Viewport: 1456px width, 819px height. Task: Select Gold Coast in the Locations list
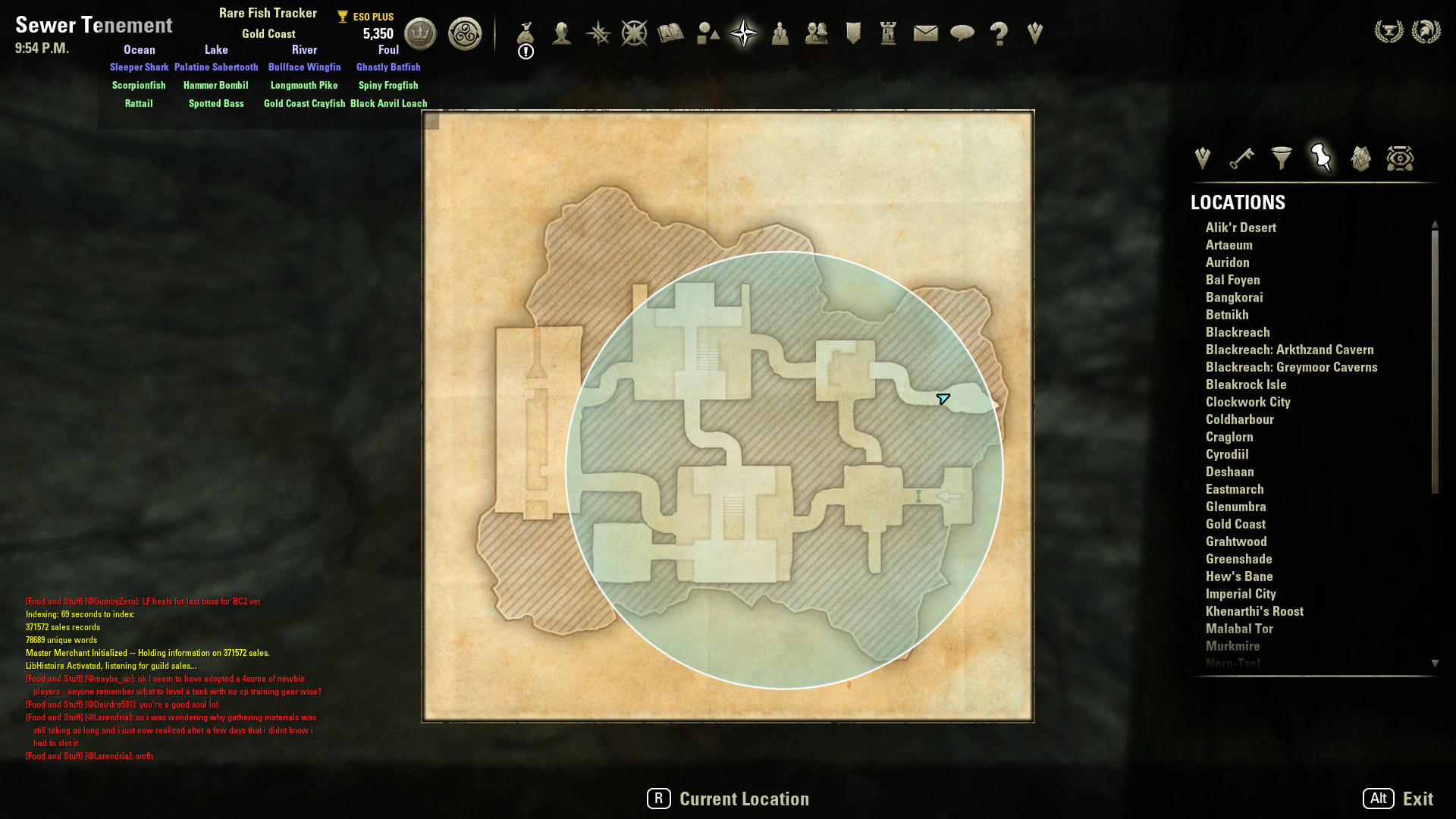1235,524
